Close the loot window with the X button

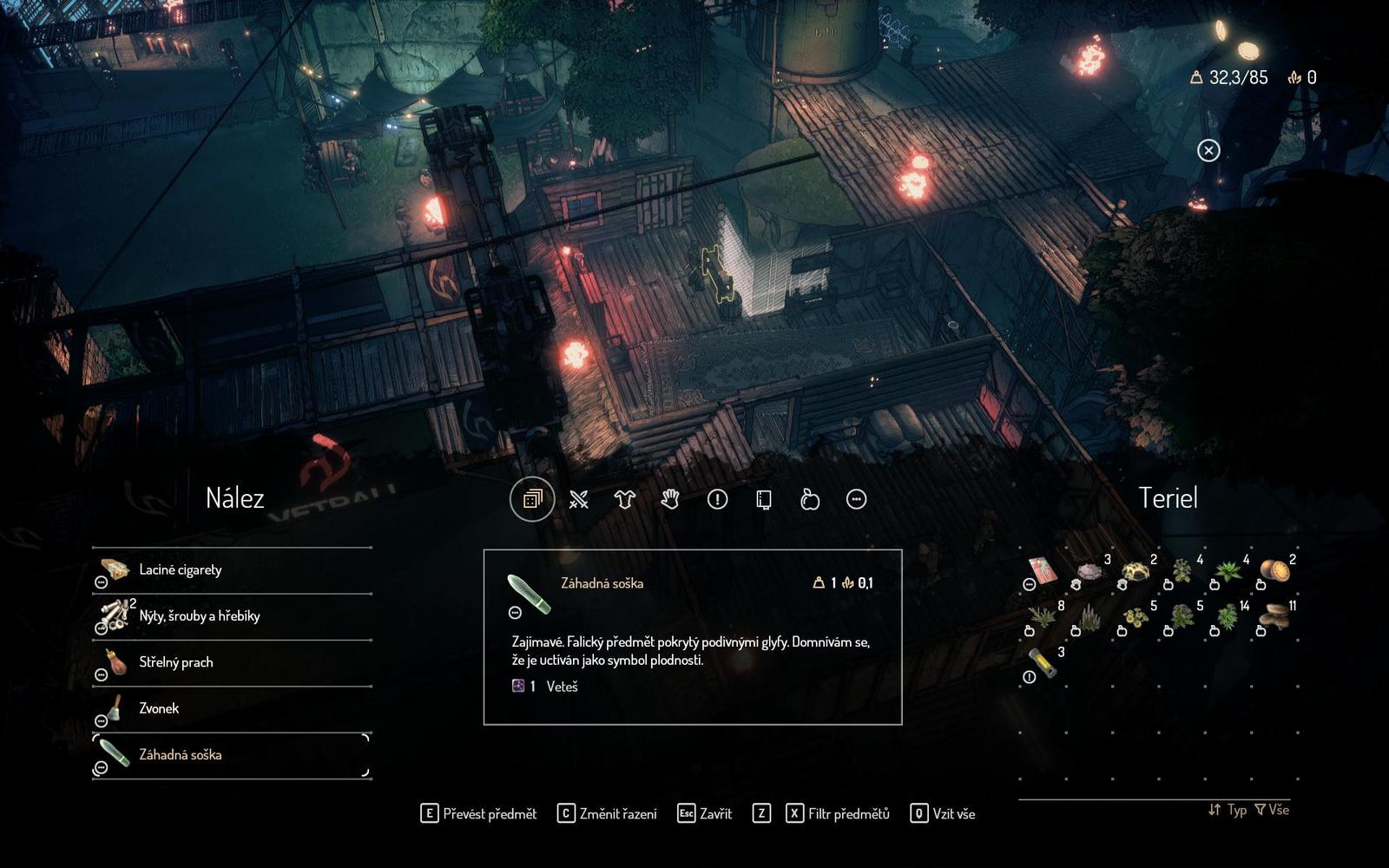pos(1208,151)
